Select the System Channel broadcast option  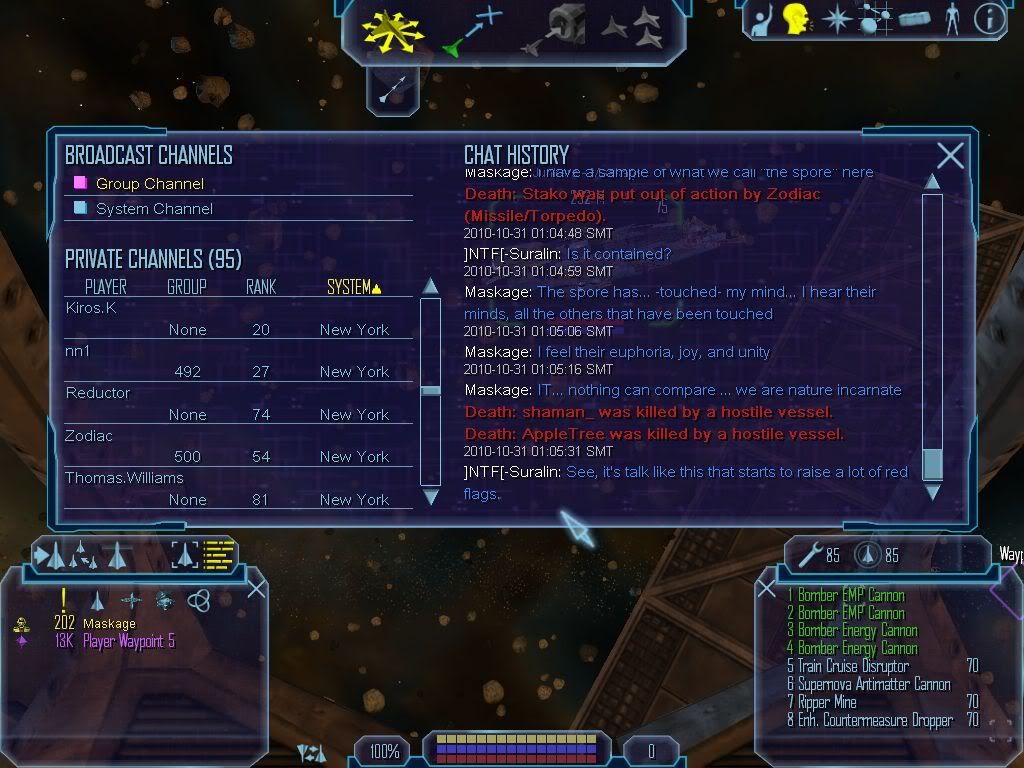click(x=154, y=208)
